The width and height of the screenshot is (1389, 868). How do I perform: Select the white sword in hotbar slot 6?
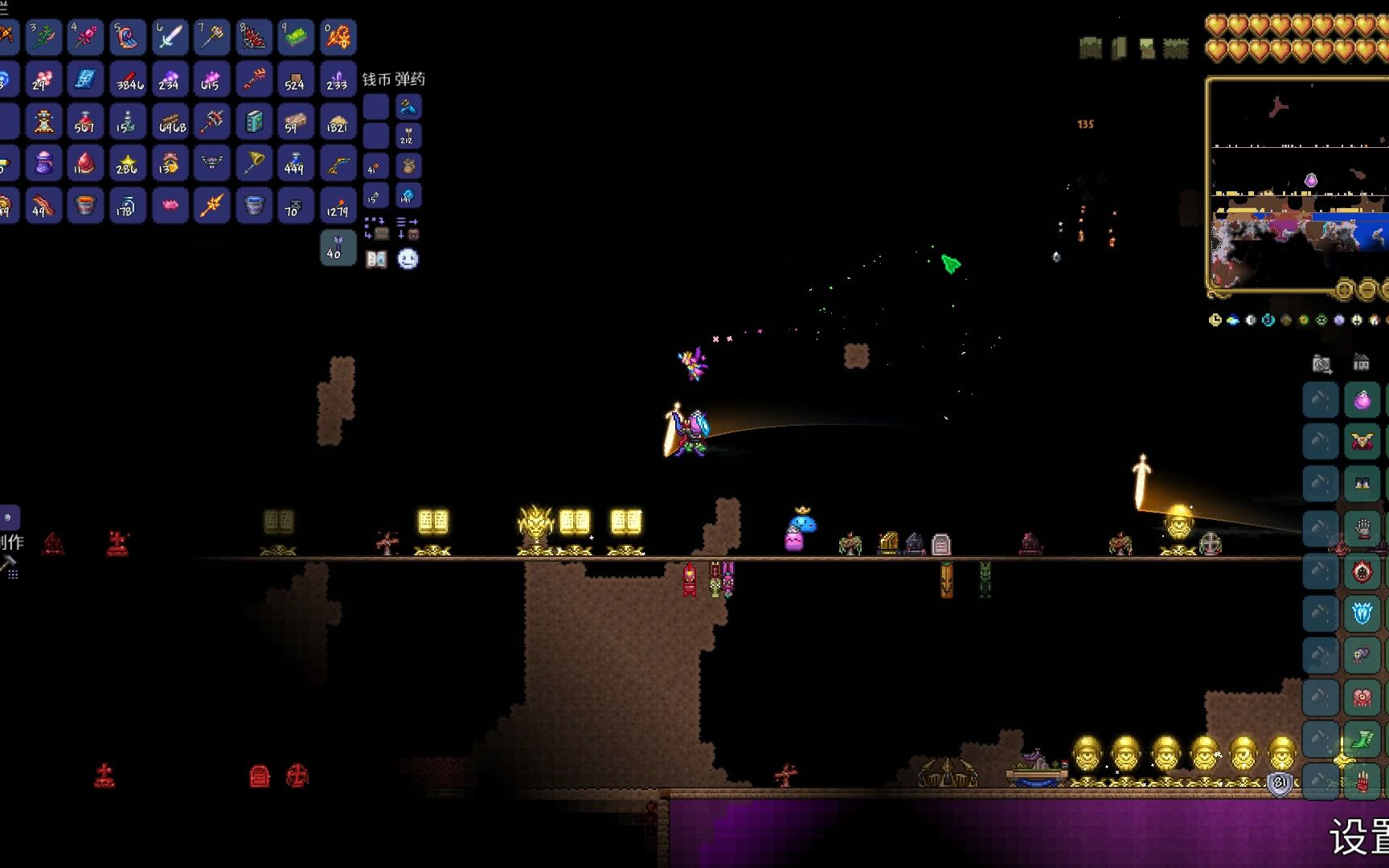[x=170, y=37]
